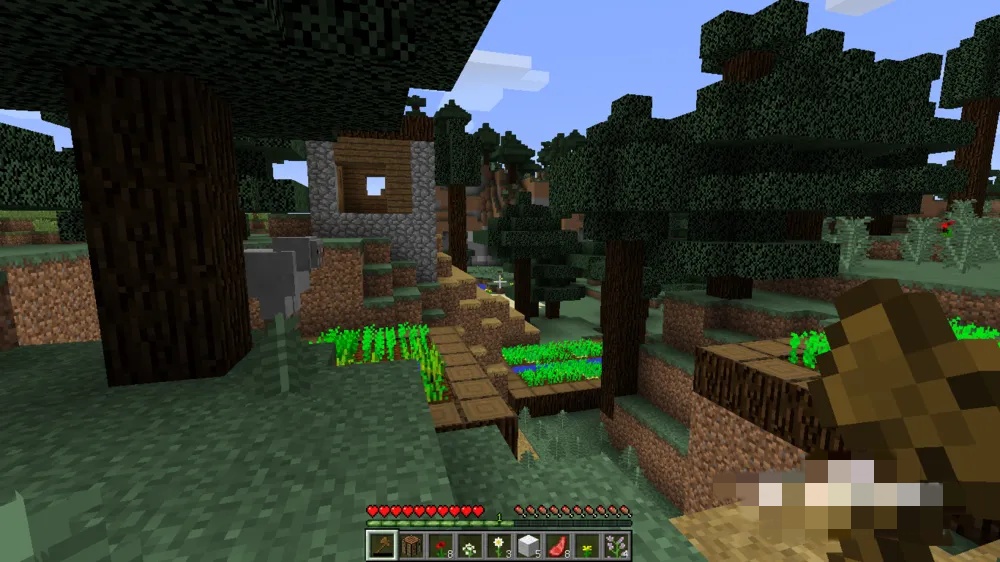Choose the red poppy stack
This screenshot has height=562, width=1000.
(x=439, y=546)
